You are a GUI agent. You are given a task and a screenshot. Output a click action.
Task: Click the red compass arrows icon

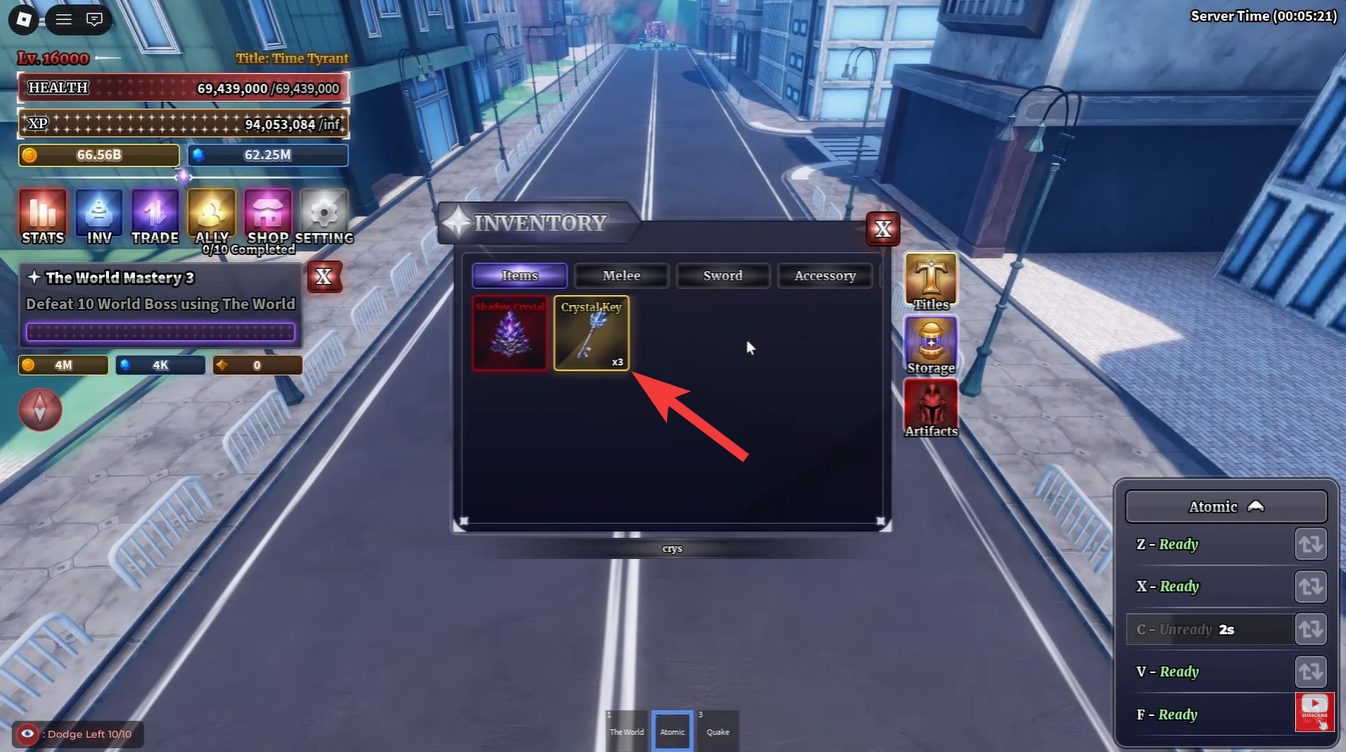(41, 410)
